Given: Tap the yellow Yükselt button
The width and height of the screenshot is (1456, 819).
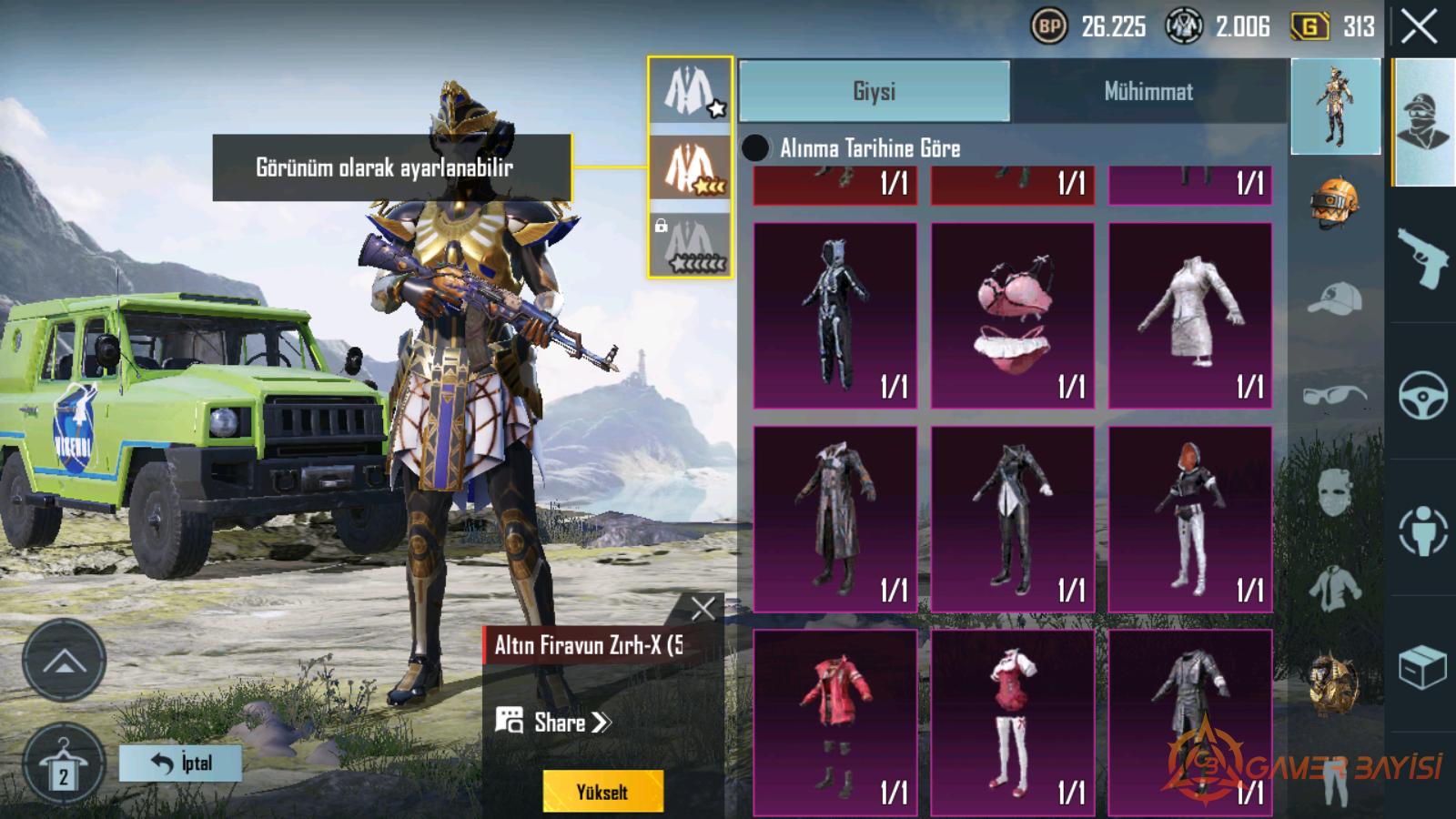Looking at the screenshot, I should (602, 792).
